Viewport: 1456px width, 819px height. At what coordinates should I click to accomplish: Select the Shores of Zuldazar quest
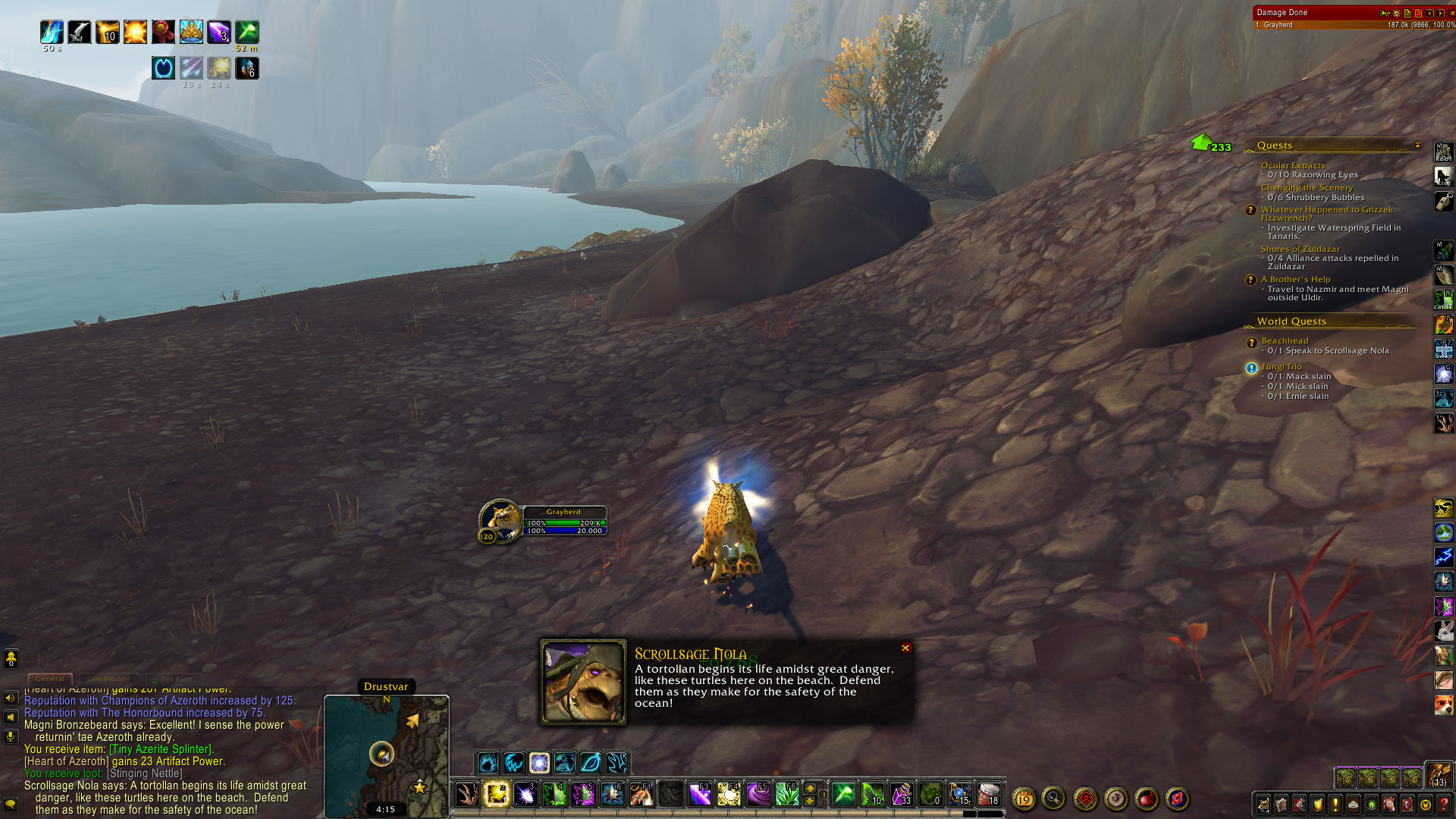(1300, 249)
